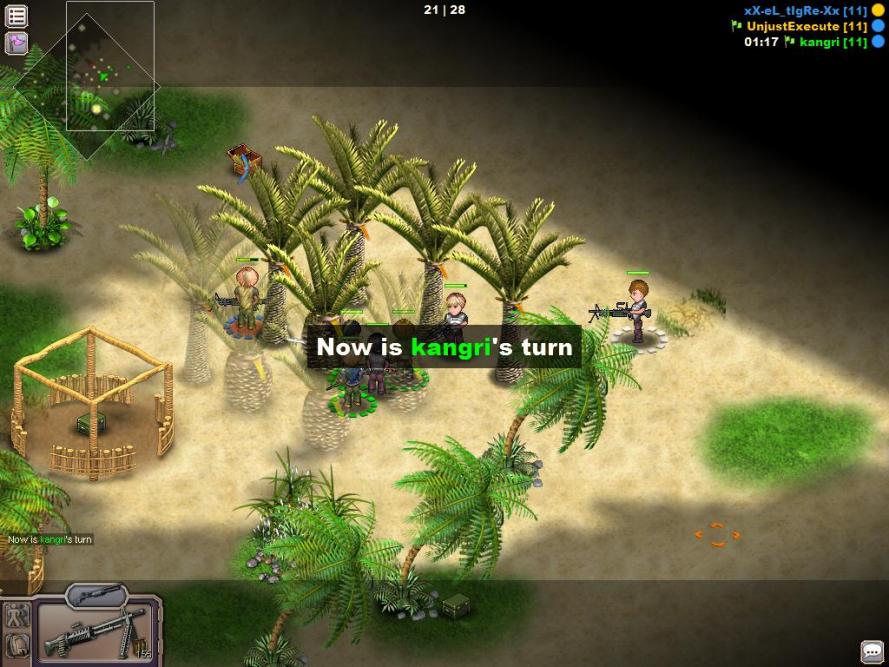The height and width of the screenshot is (667, 889).
Task: Open the chat speech bubble
Action: click(872, 651)
